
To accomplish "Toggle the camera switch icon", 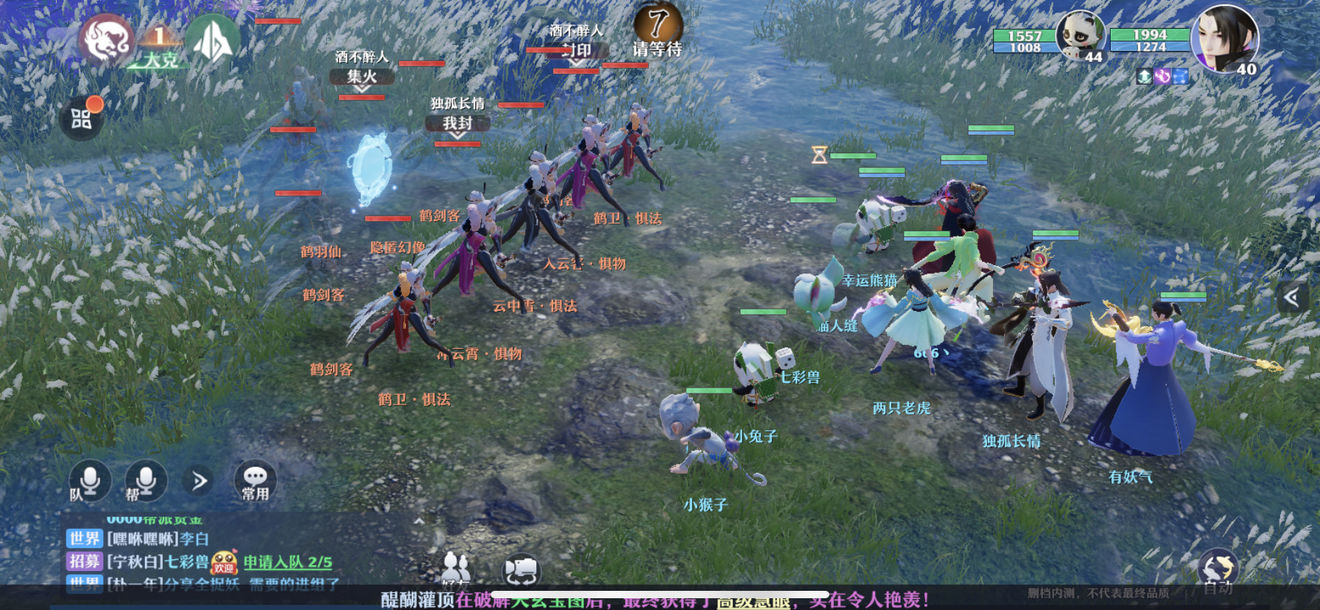I will coord(520,570).
